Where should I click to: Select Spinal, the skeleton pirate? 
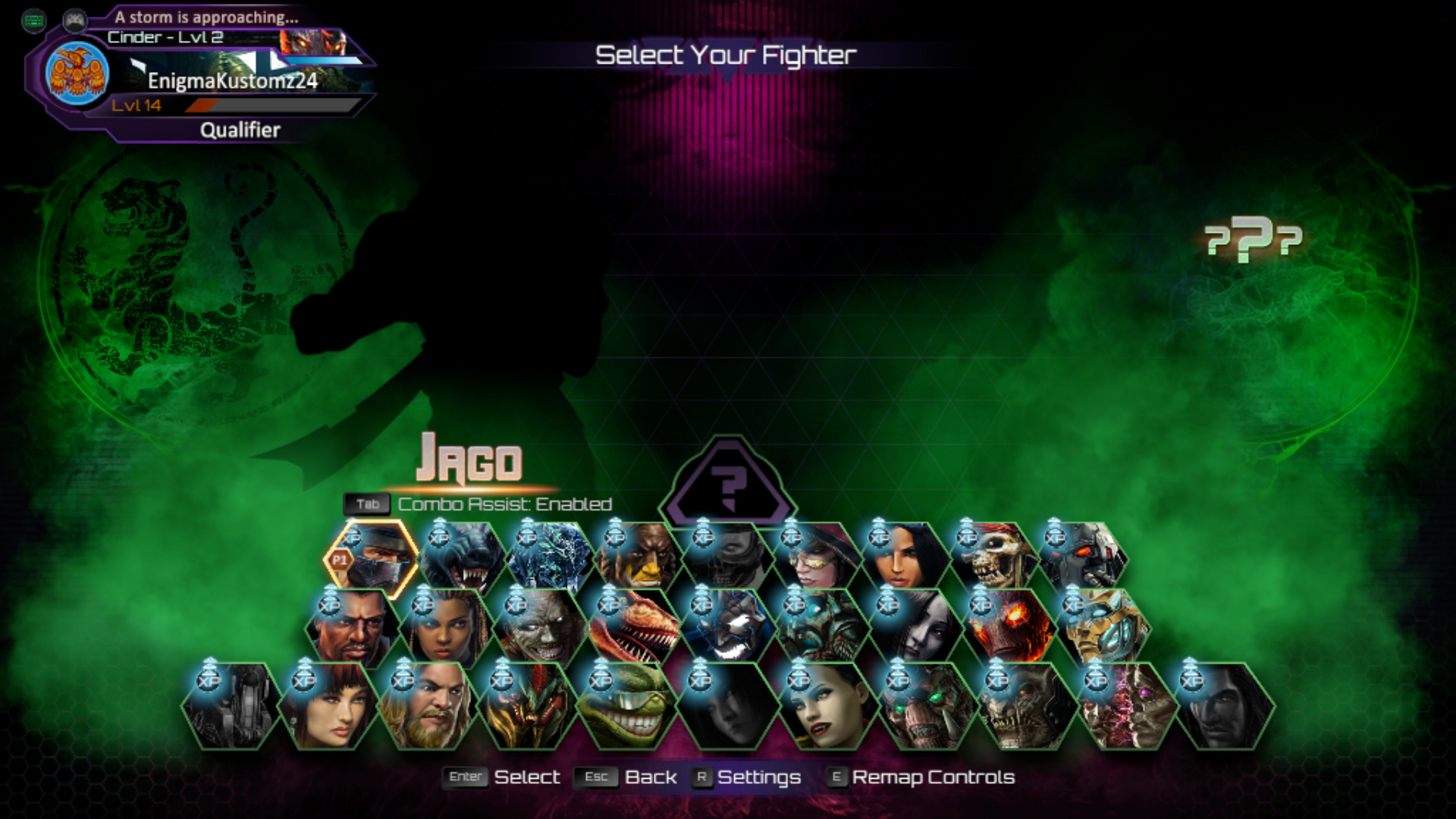pos(993,559)
